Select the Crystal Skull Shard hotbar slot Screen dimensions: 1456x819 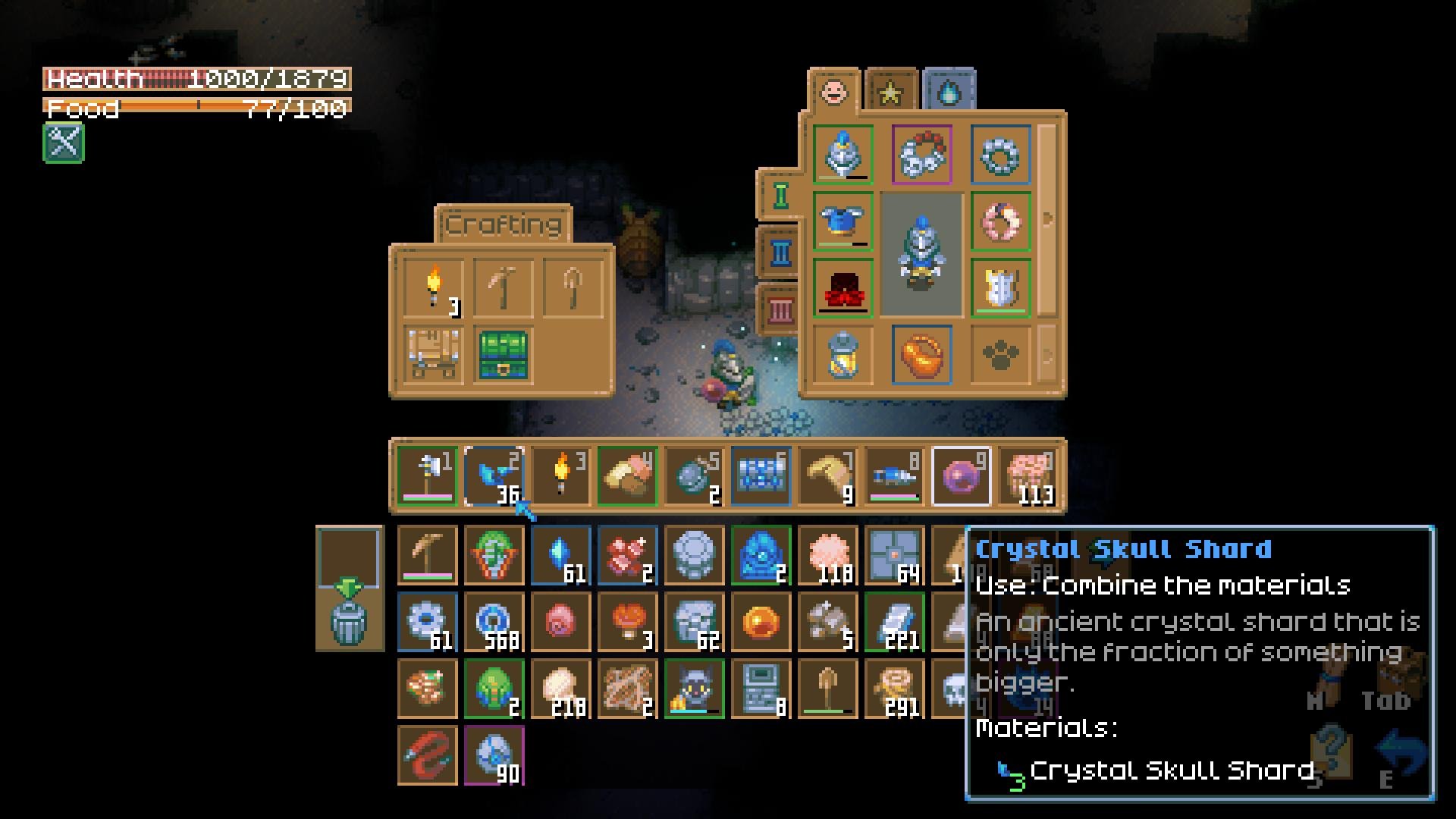494,476
